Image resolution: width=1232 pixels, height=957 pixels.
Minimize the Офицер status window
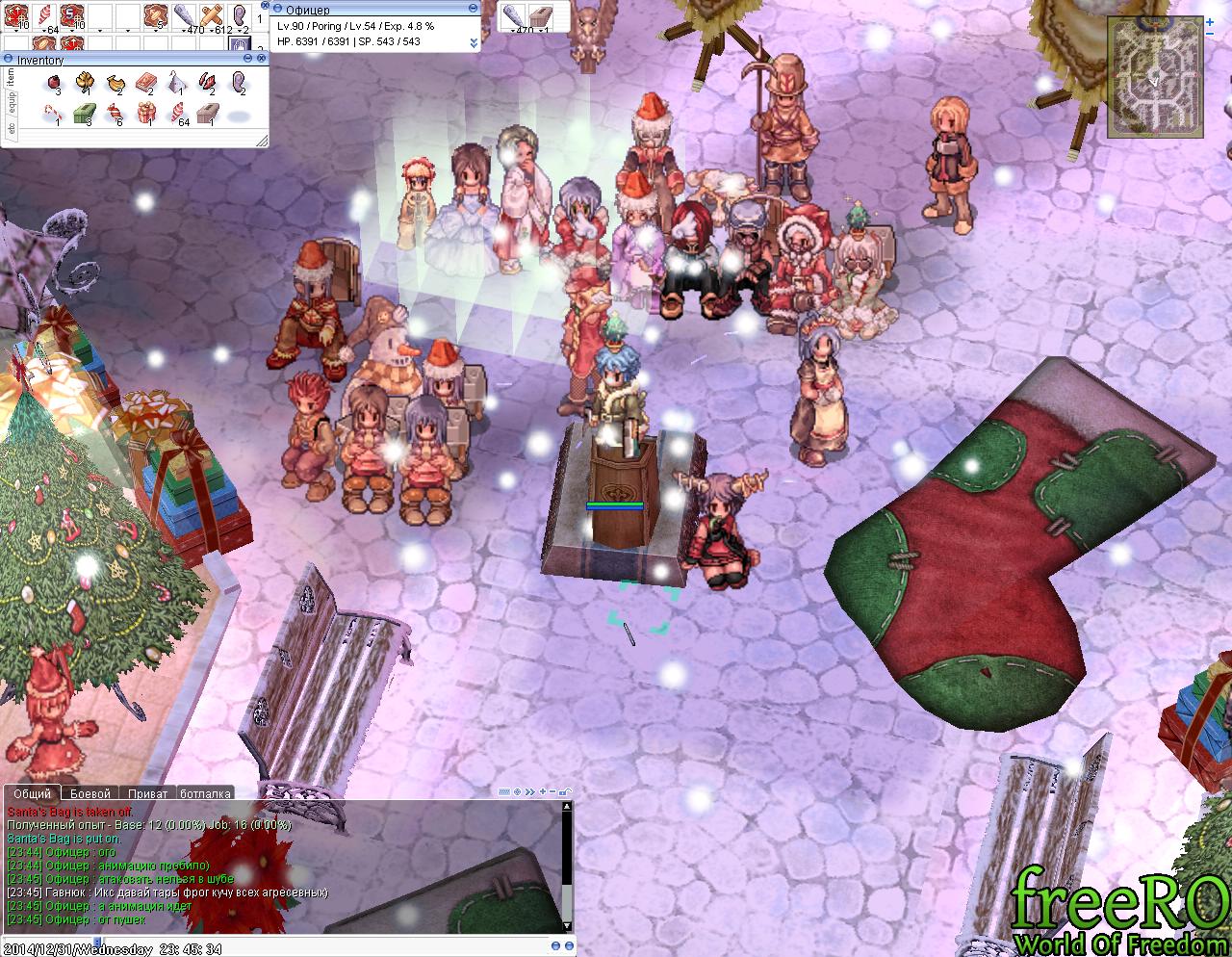(474, 10)
